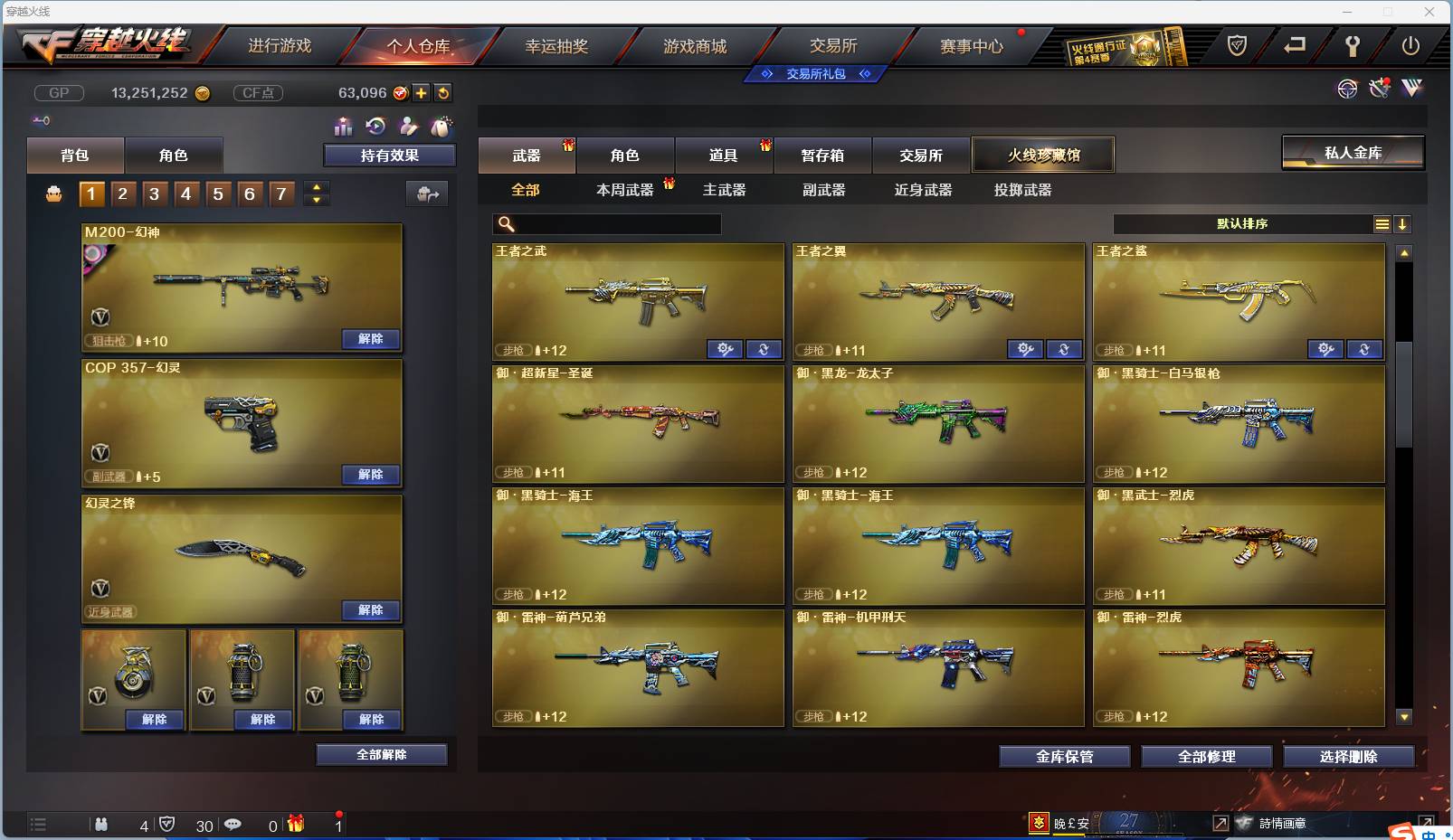Click the power/exit icon in top right corner
This screenshot has width=1453, height=840.
tap(1409, 46)
